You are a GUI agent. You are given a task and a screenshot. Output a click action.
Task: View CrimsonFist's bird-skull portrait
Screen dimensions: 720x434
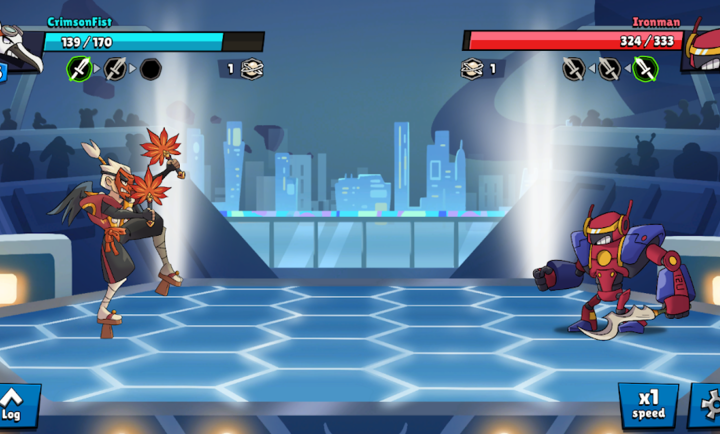pos(20,45)
